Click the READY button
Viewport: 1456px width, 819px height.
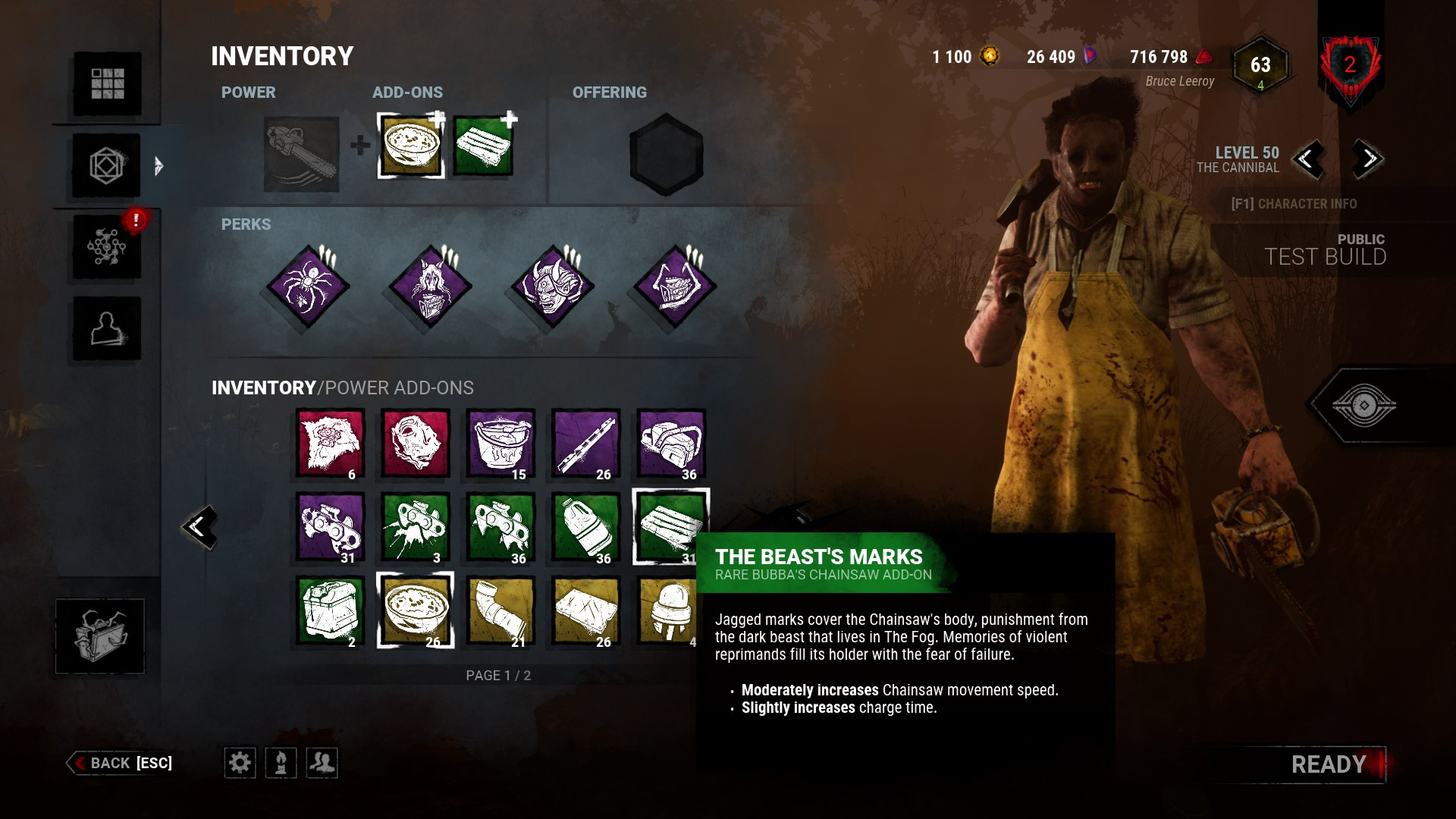[x=1329, y=764]
